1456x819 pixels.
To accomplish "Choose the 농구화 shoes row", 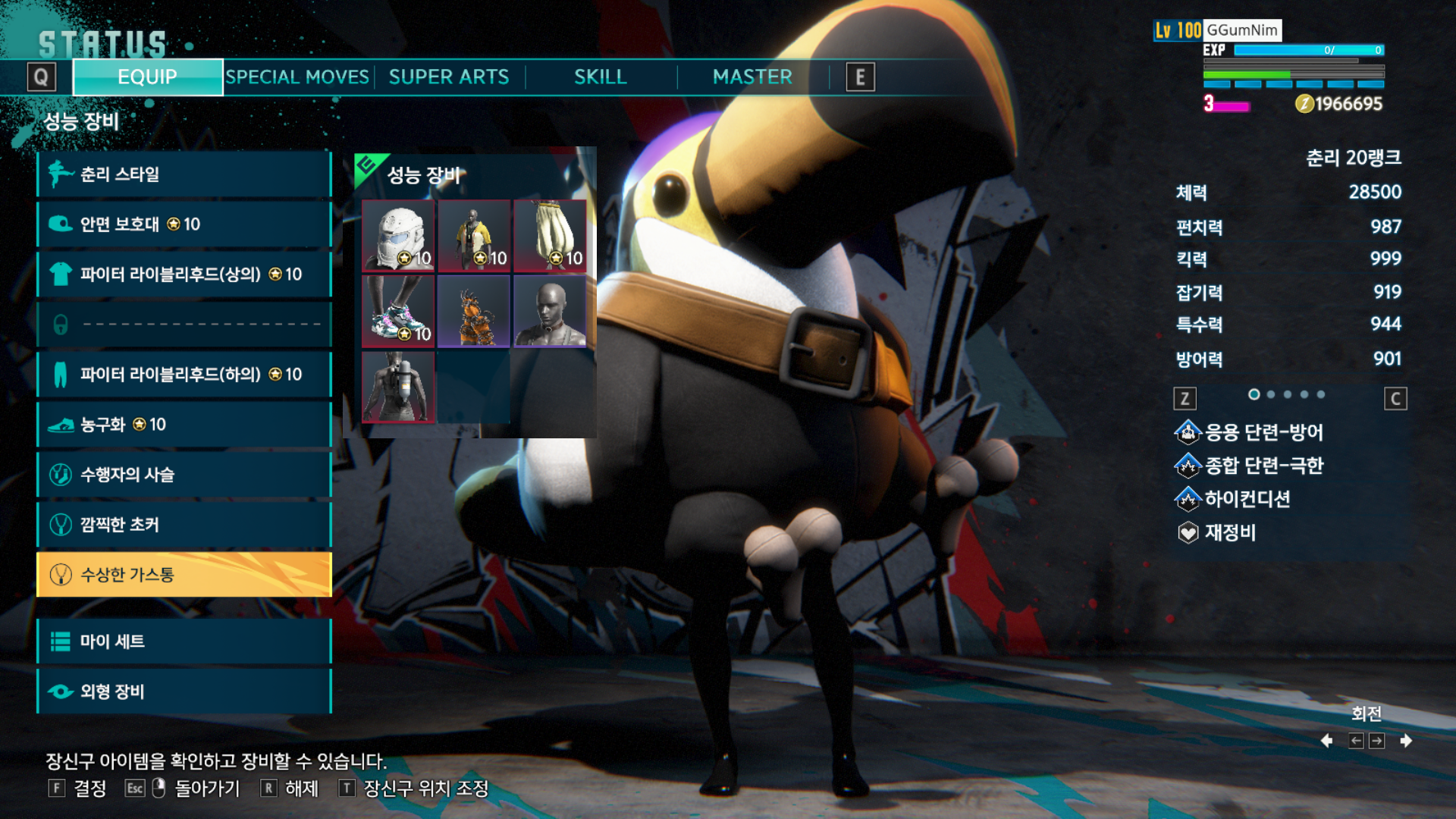I will point(184,425).
